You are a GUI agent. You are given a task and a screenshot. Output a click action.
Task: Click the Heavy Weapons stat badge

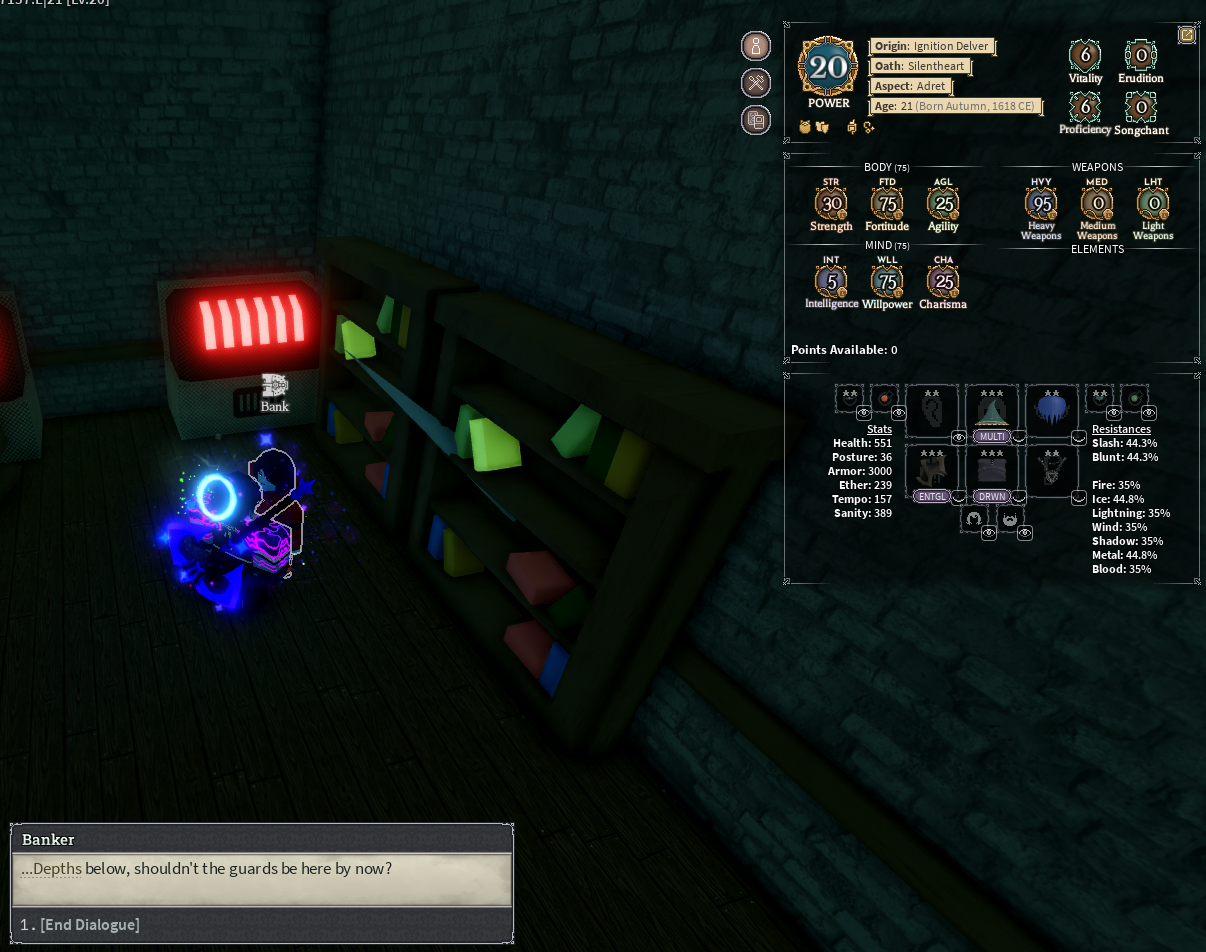[x=1041, y=204]
